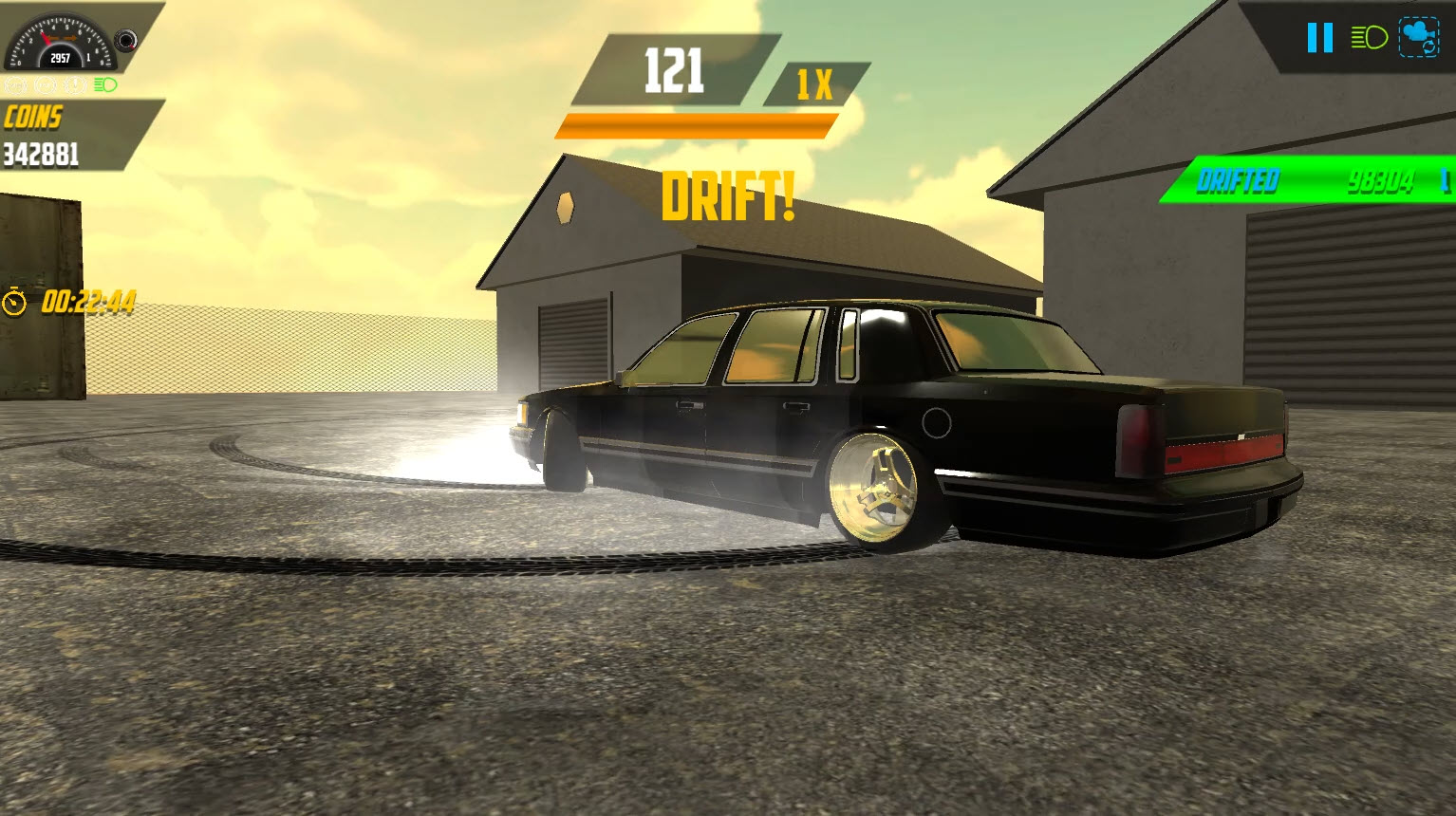Click the 342881 coin balance
This screenshot has width=1456, height=816.
pyautogui.click(x=42, y=153)
